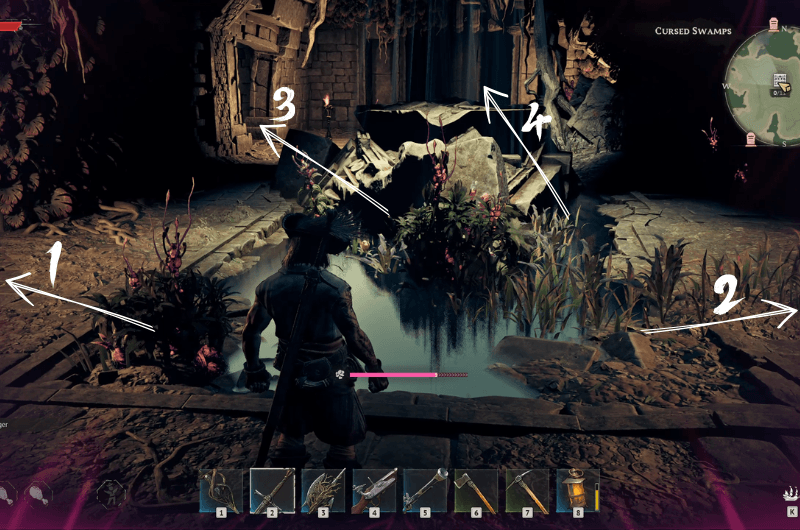This screenshot has height=530, width=800.
Task: Choose the spiked battle axe slot
Action: coord(323,491)
